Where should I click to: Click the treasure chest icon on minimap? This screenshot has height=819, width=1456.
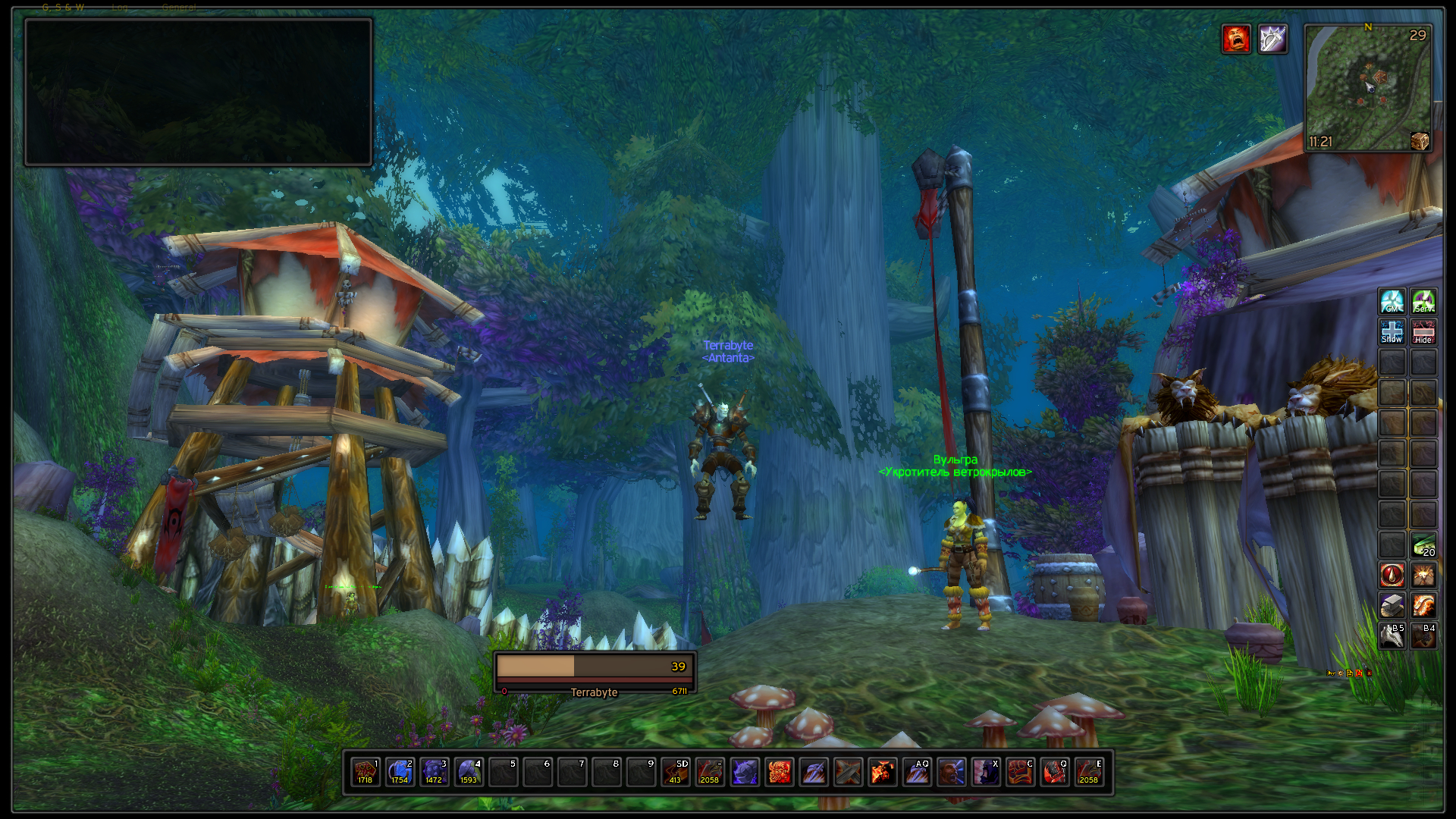click(1420, 141)
